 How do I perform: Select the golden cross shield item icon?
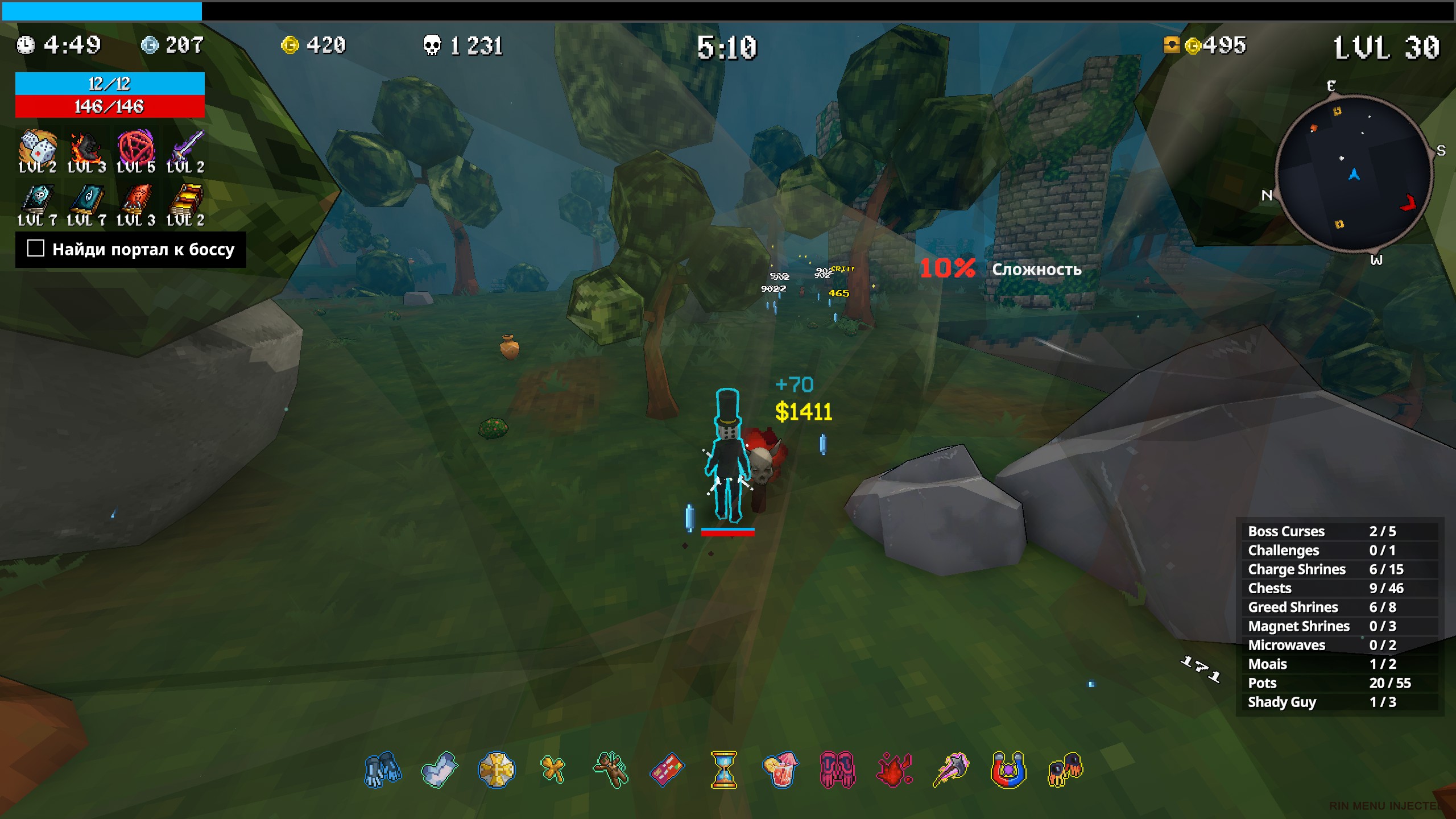tap(497, 770)
